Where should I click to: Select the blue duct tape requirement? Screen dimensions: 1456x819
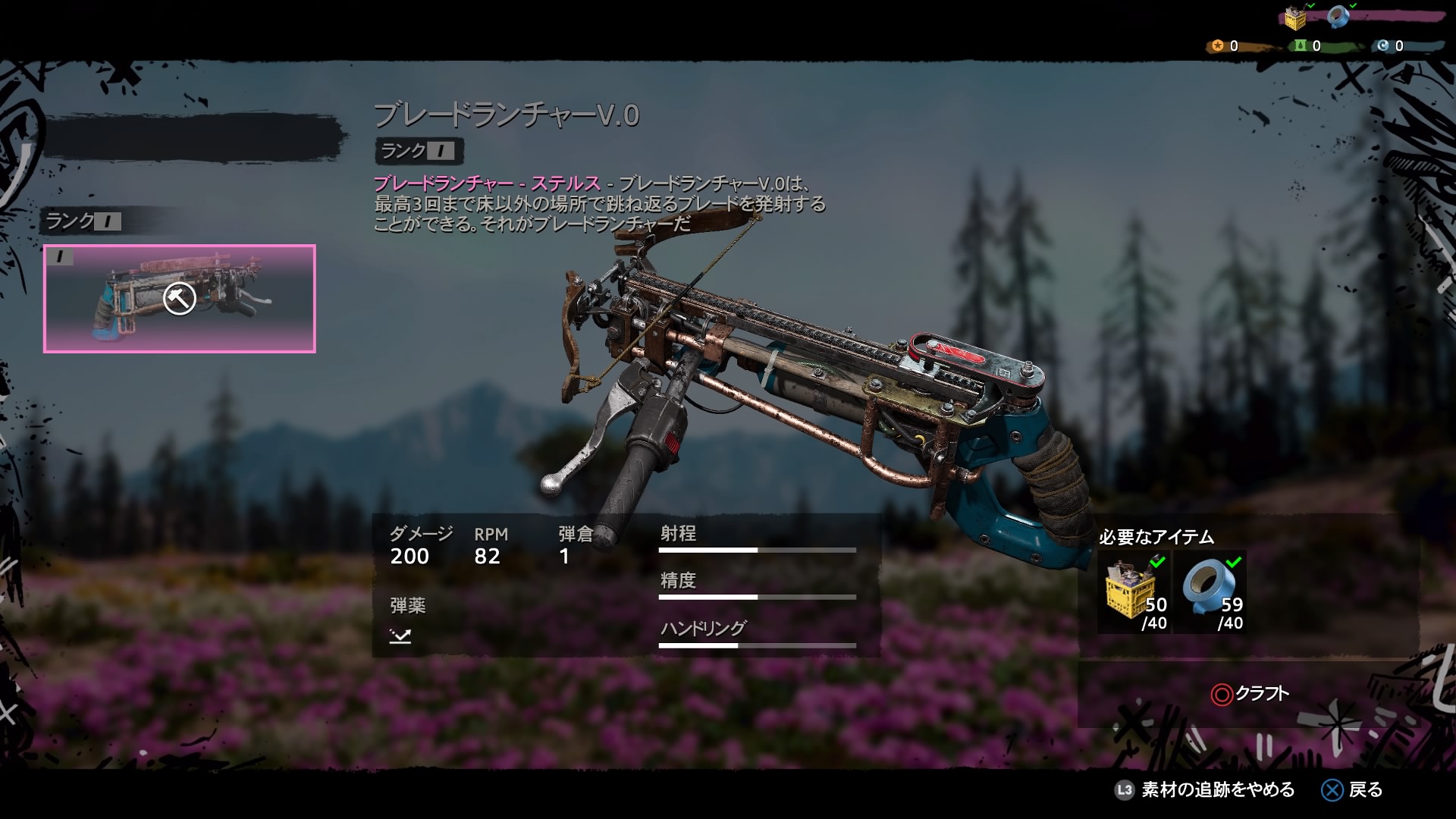[1212, 592]
